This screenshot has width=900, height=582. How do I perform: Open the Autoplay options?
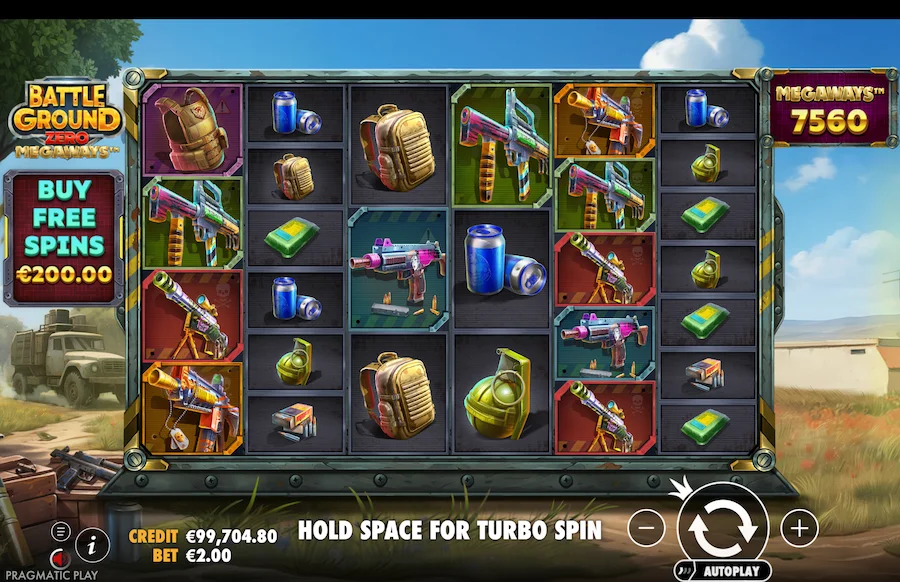[723, 572]
